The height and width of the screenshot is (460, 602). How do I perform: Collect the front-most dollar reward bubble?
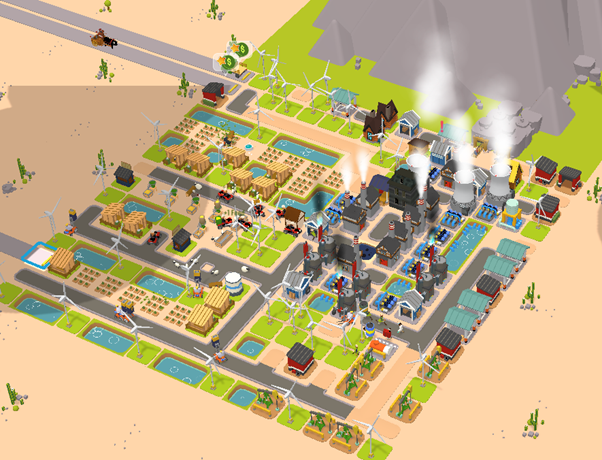tap(229, 62)
